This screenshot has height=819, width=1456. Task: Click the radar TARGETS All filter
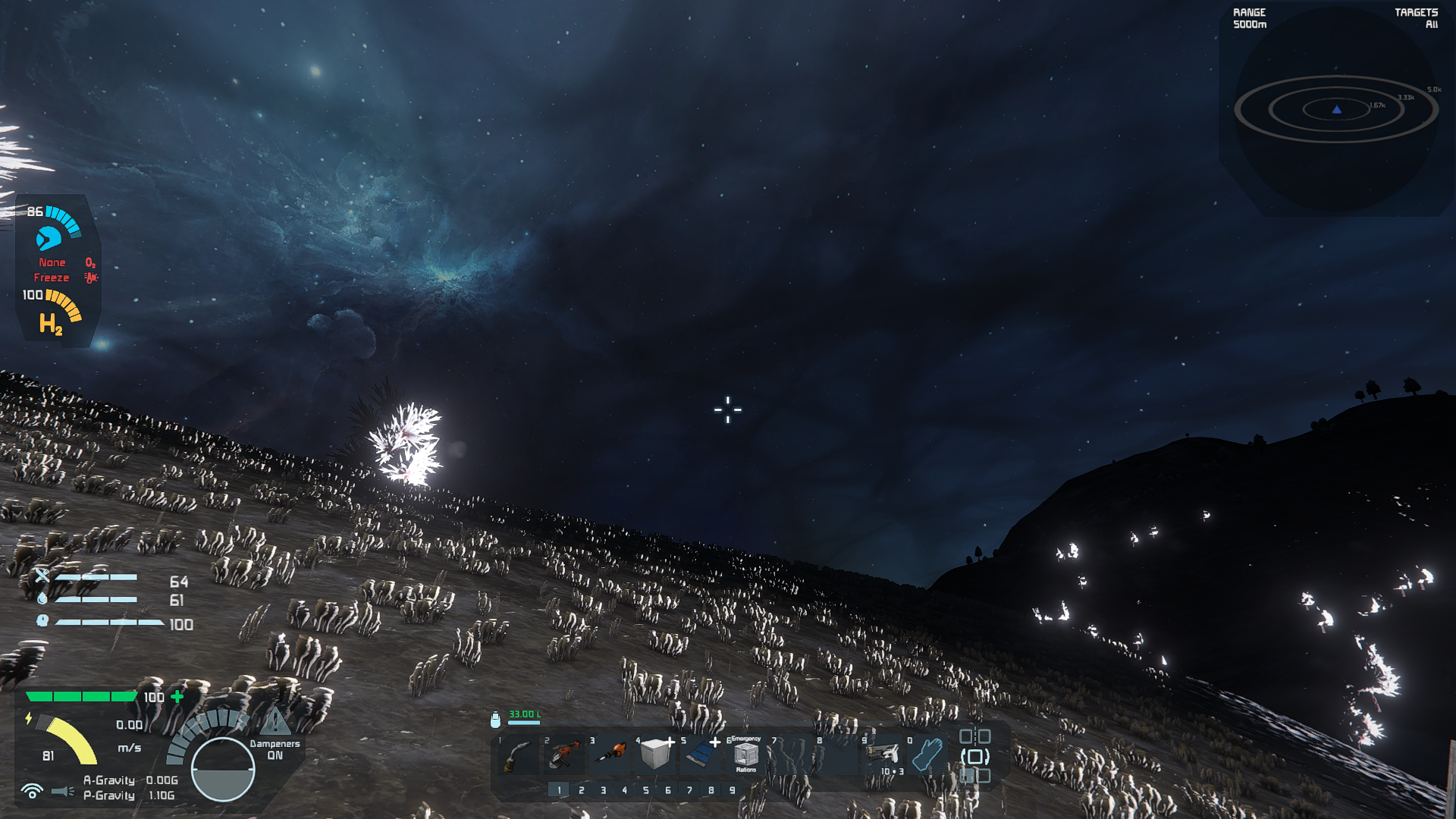pyautogui.click(x=1416, y=18)
